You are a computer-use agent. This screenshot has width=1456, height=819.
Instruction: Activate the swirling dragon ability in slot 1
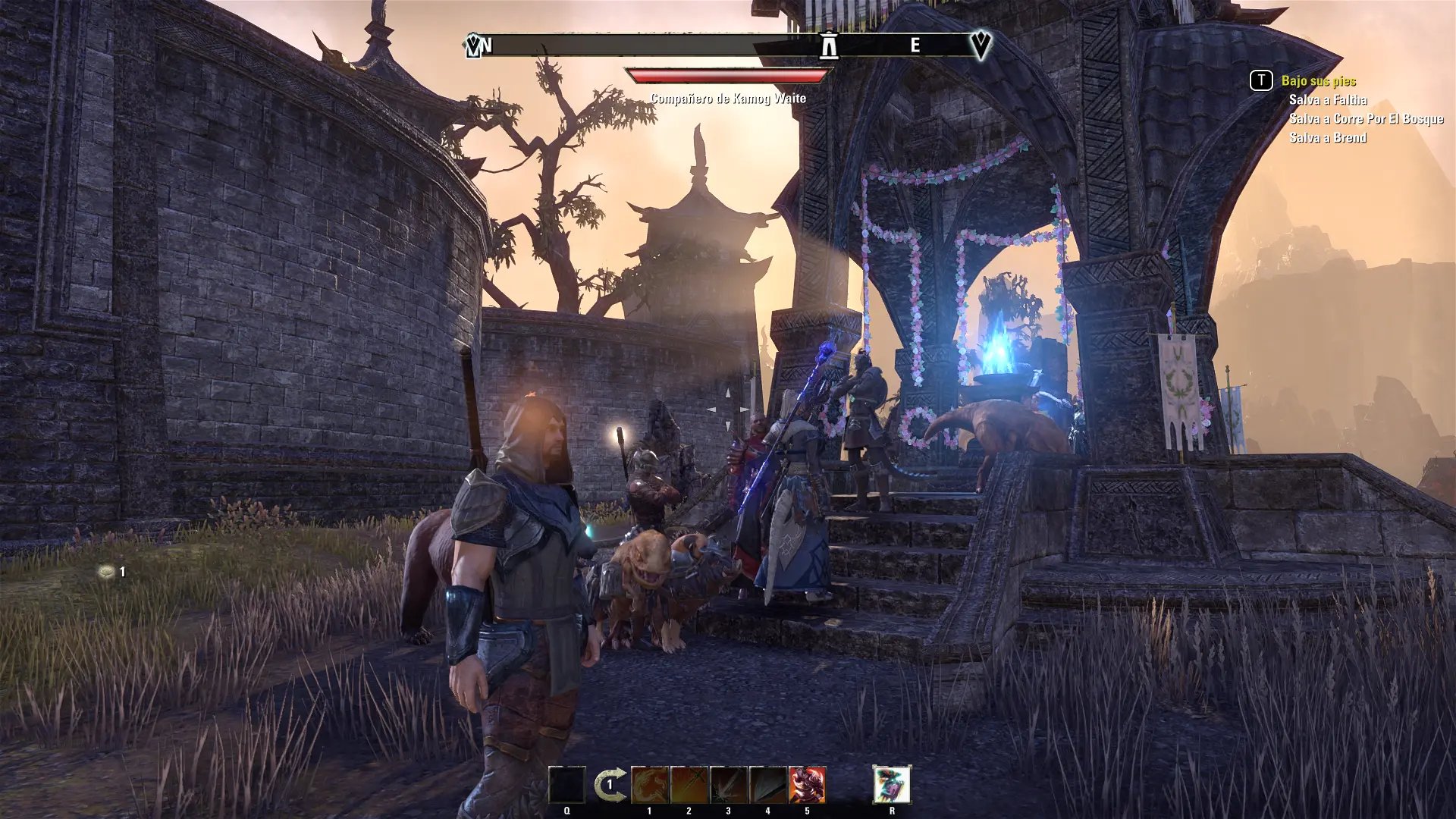(x=650, y=785)
